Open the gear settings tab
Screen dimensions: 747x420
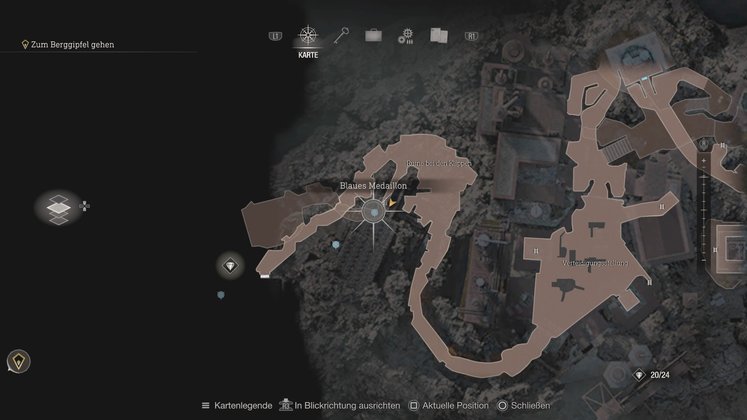405,36
